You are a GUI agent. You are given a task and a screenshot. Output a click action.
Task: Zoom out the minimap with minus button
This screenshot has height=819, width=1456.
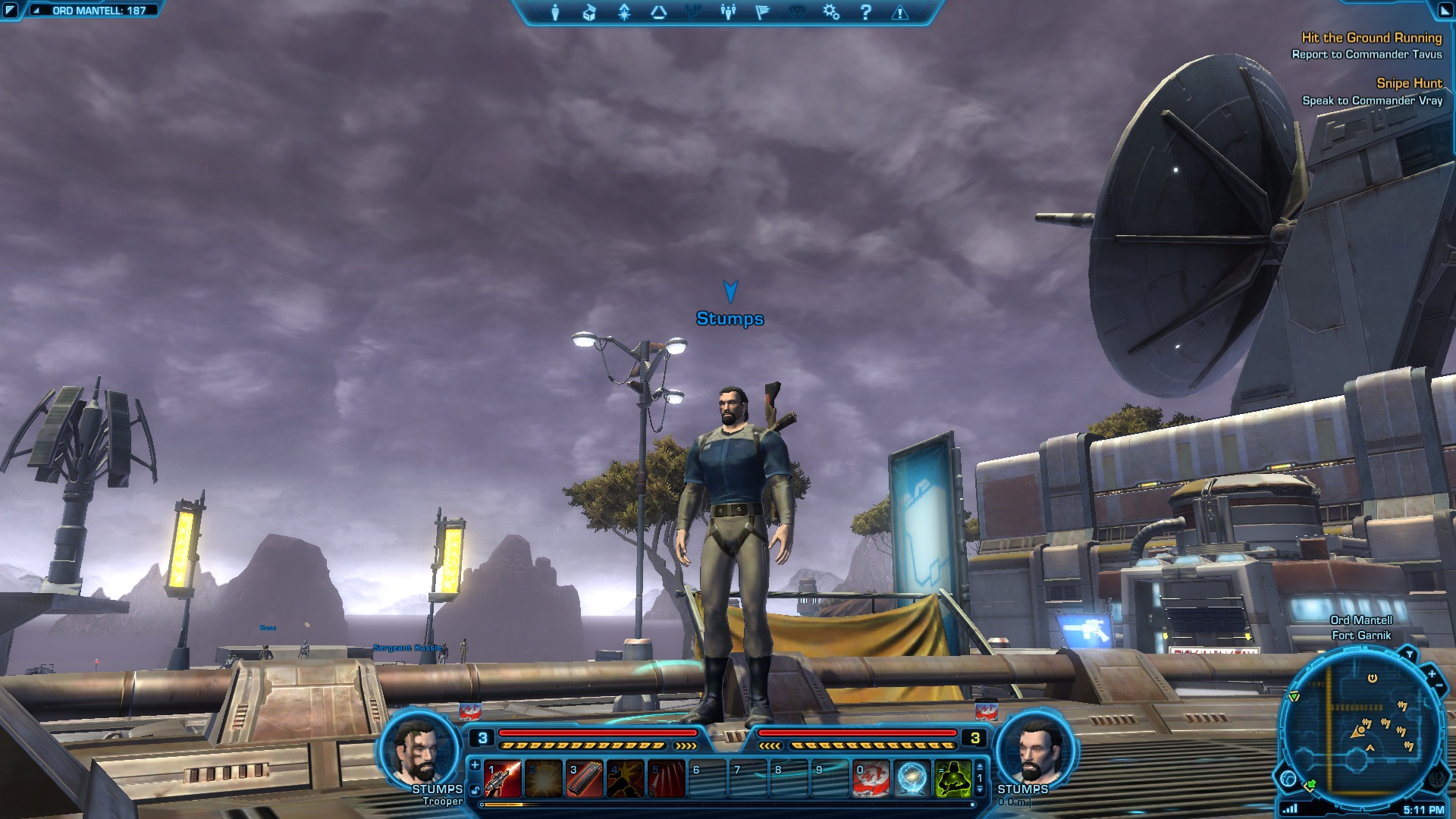(1439, 686)
